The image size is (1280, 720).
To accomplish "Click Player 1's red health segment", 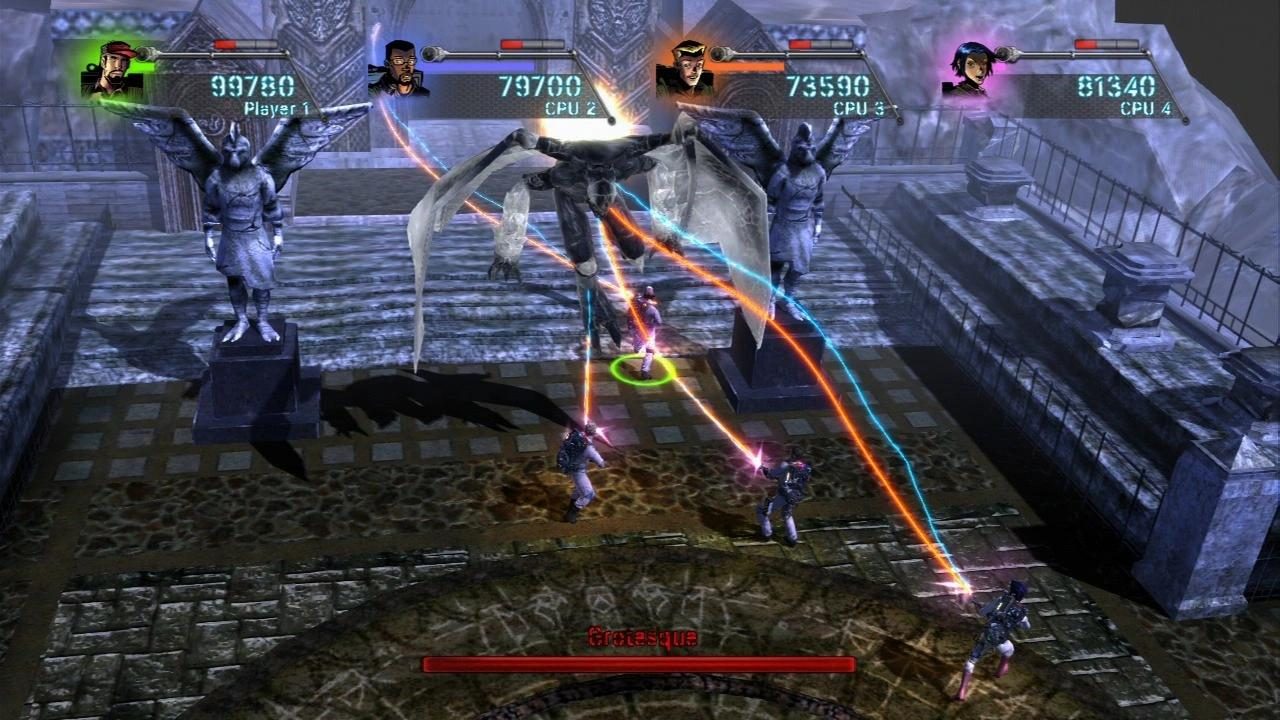I will click(x=228, y=43).
